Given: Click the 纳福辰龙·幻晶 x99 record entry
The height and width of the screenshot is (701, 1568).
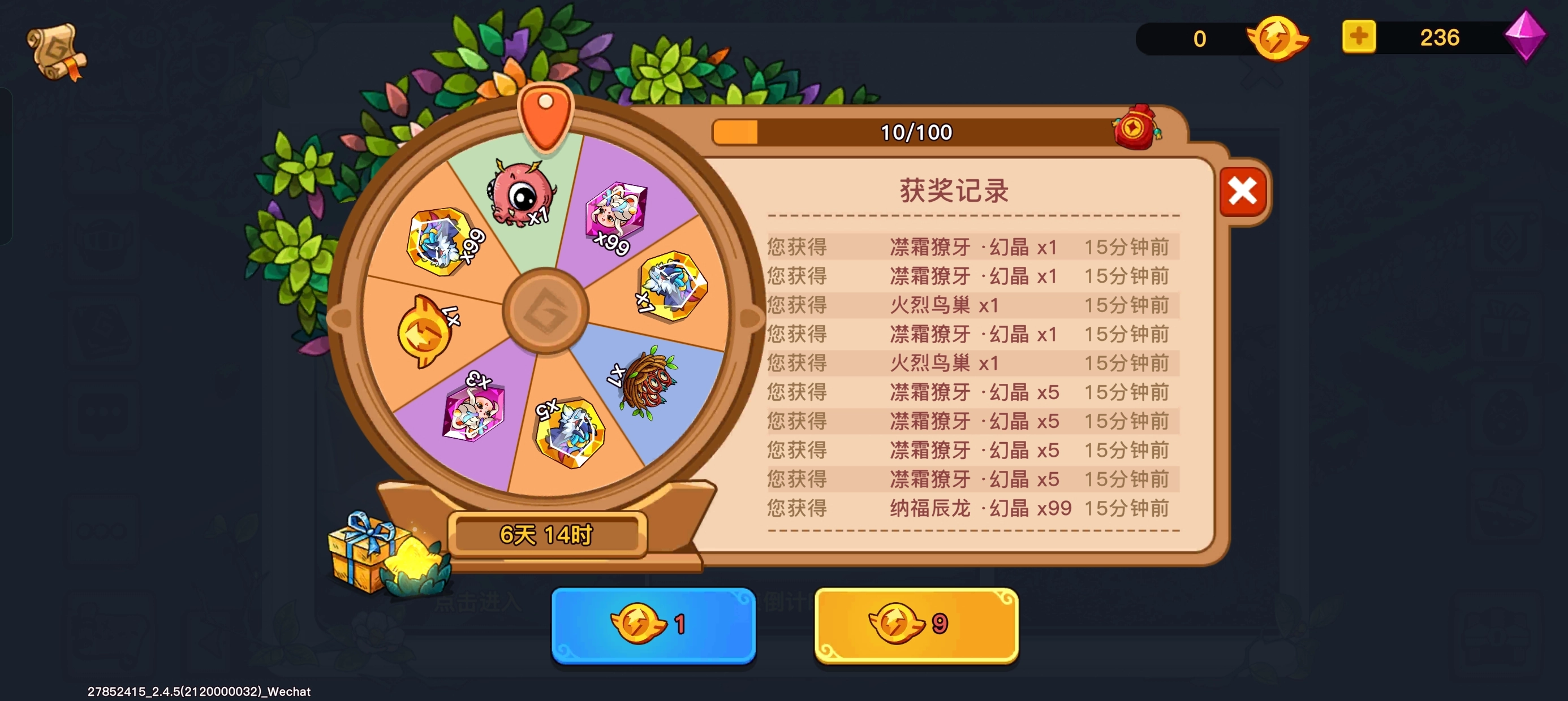Looking at the screenshot, I should 974,508.
